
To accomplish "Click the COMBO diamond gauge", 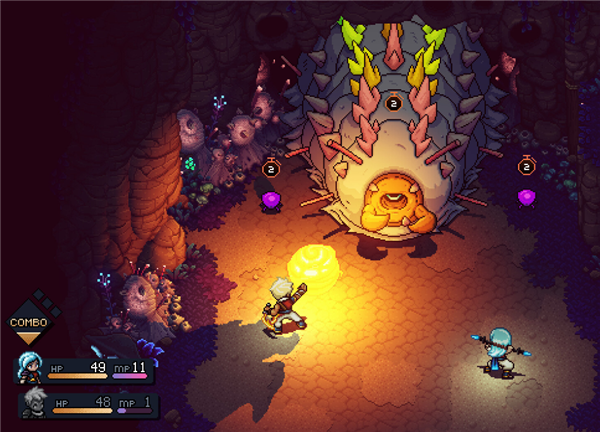I will (29, 320).
